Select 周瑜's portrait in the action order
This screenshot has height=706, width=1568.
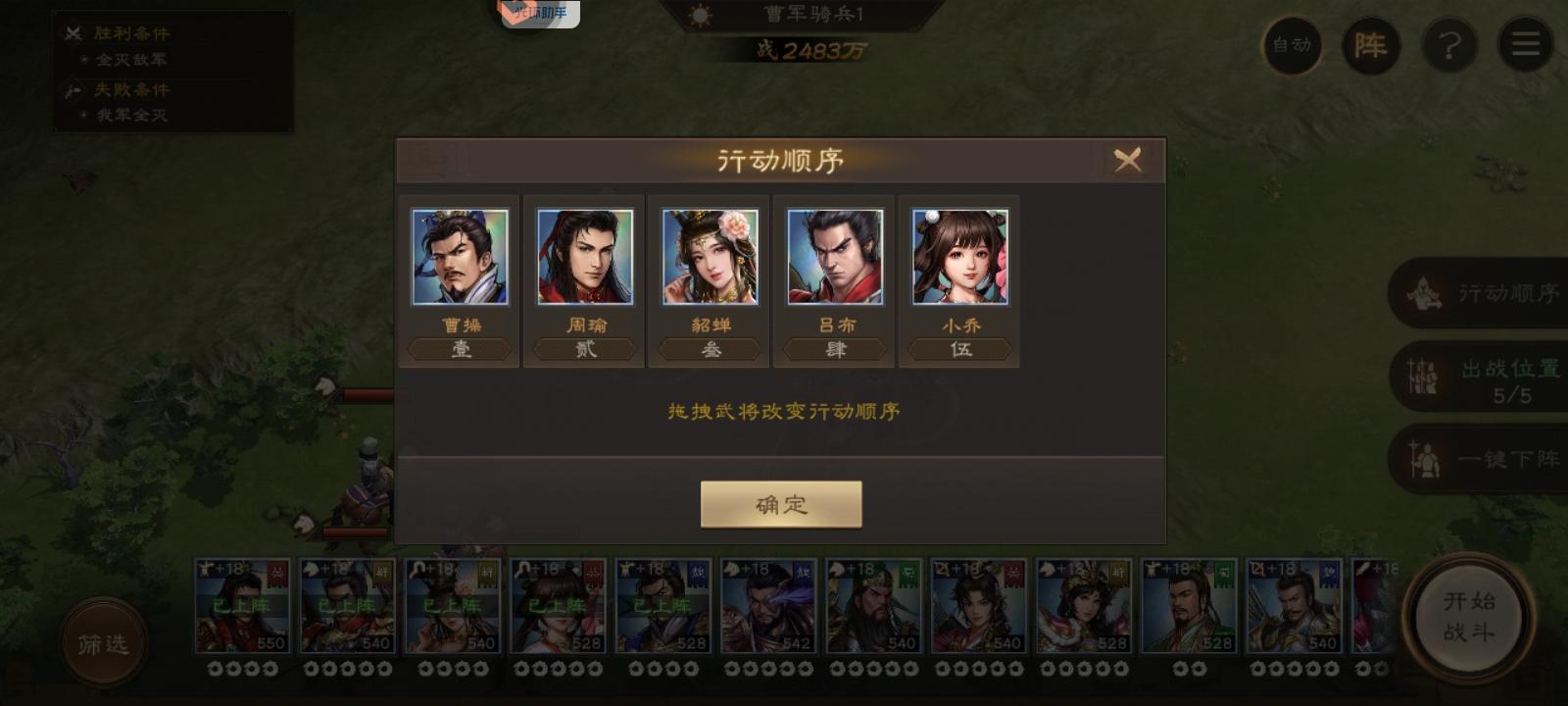coord(584,257)
